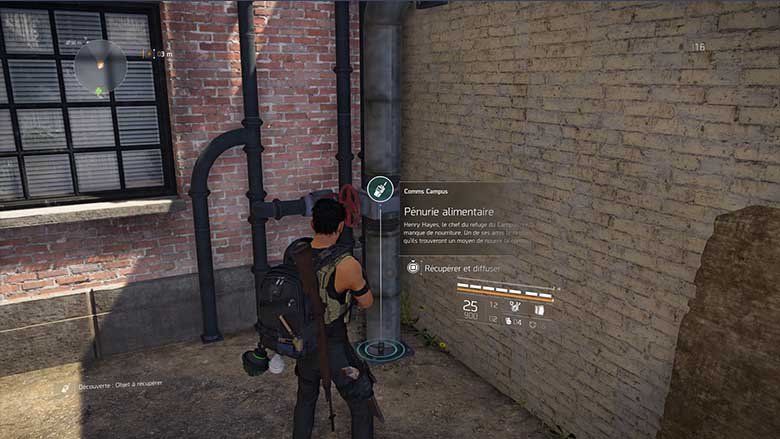
Task: Activate the drone skill icon
Action: point(516,306)
